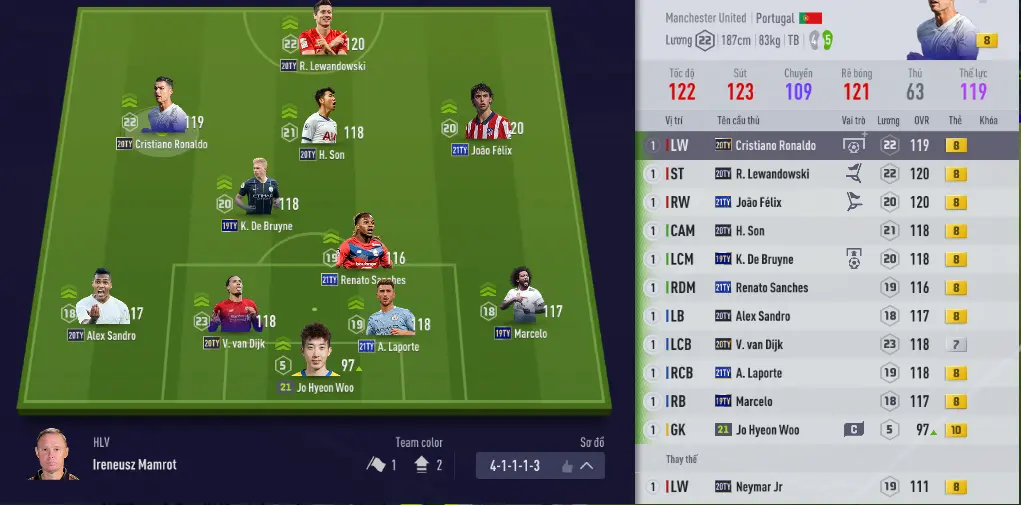Select A. Laporte RCB row
Viewport: 1021px width, 505px height.
(758, 373)
